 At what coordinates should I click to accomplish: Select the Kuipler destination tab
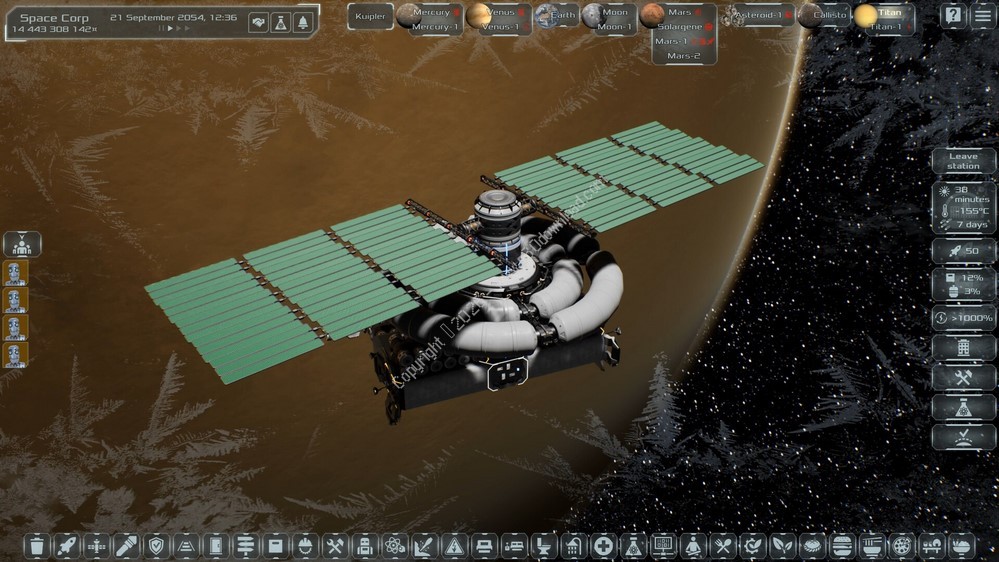coord(370,16)
